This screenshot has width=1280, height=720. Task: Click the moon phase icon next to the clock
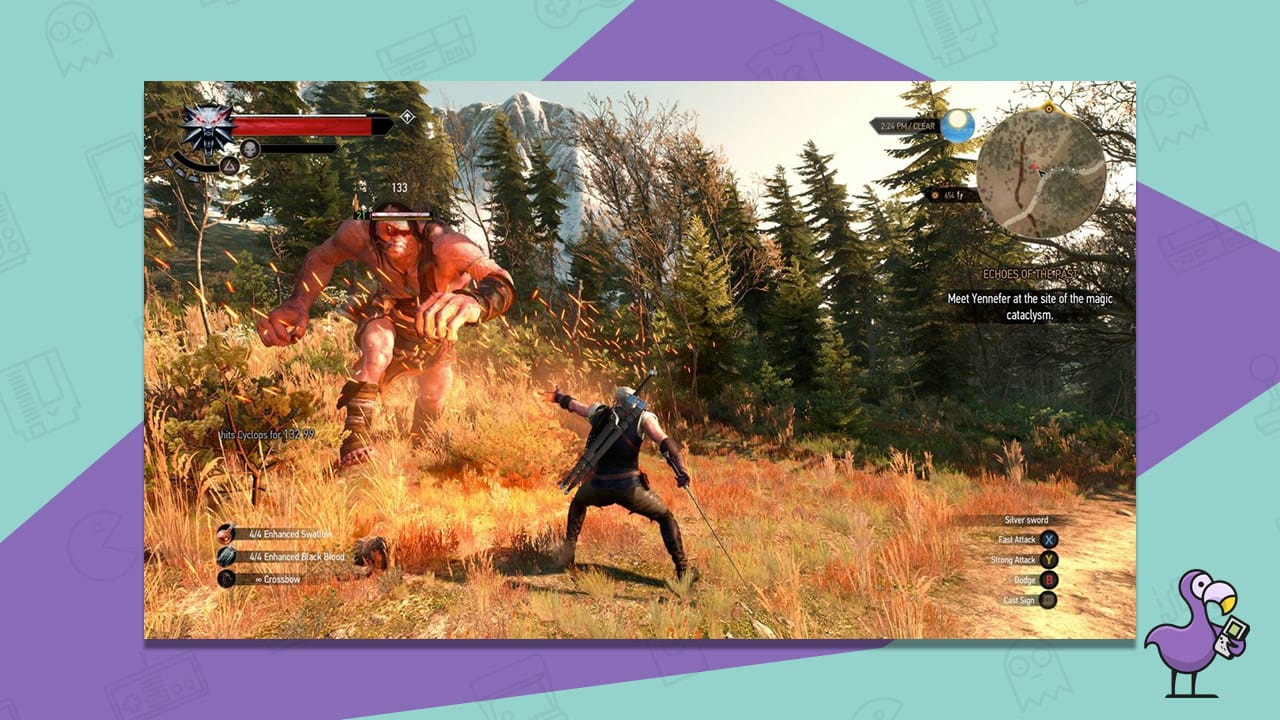click(958, 126)
